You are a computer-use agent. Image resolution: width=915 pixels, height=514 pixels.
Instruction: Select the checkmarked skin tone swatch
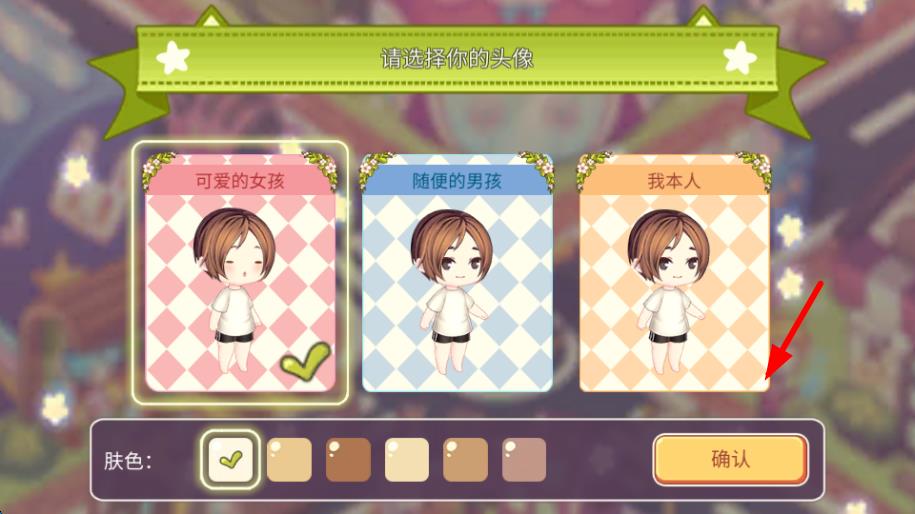[231, 460]
